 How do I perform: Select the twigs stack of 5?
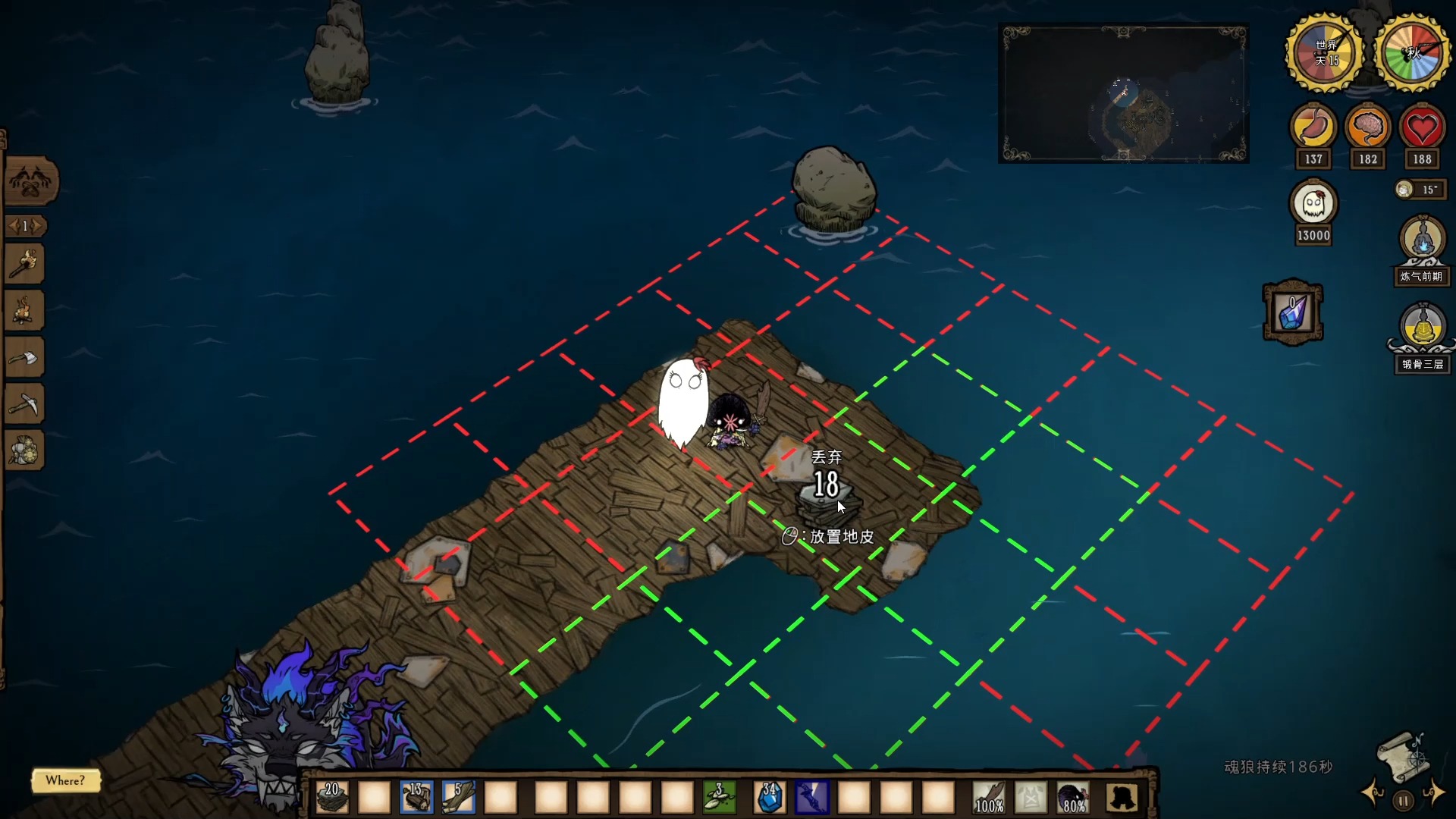pos(459,797)
